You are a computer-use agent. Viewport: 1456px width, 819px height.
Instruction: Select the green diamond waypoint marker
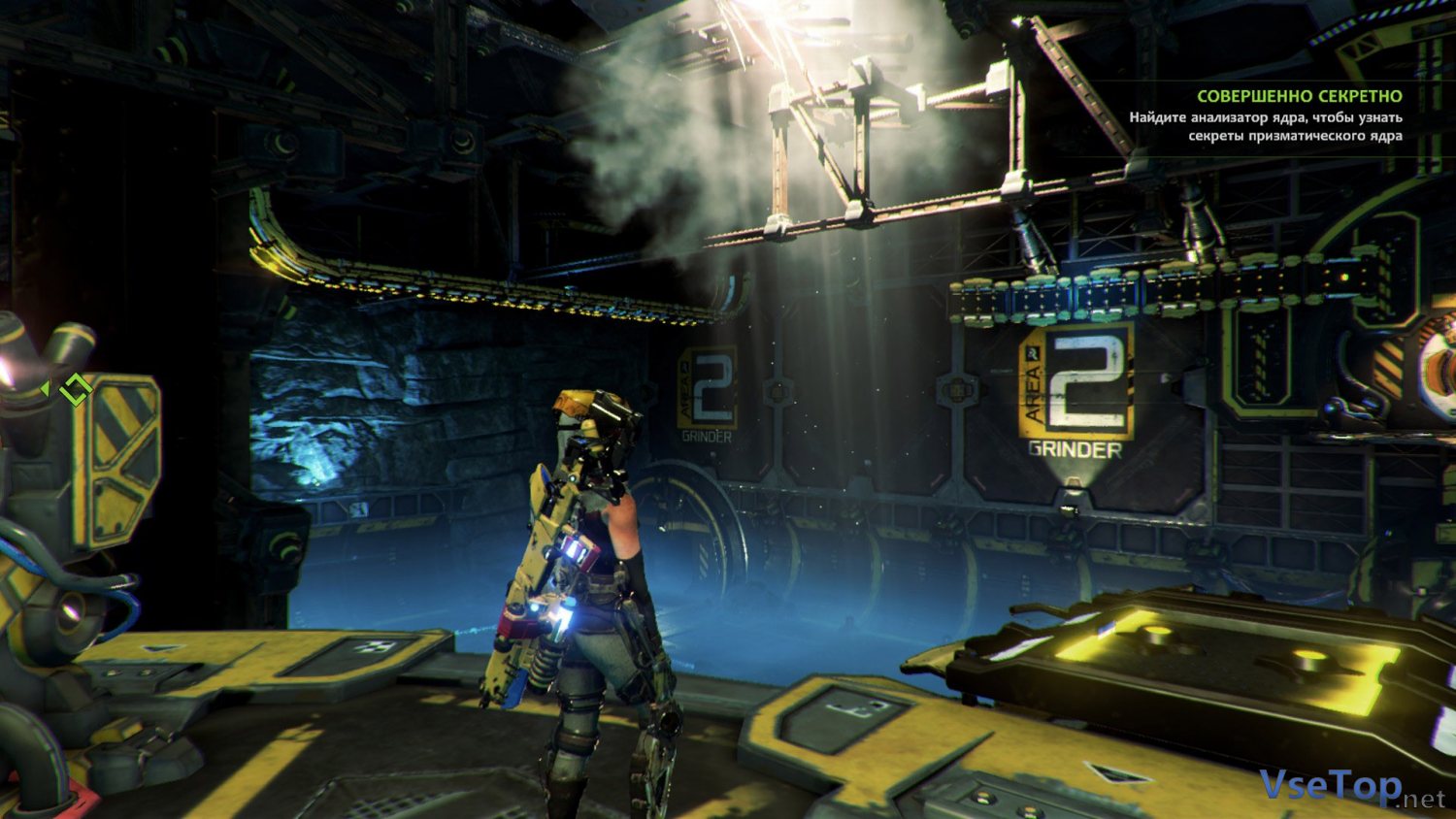point(75,389)
